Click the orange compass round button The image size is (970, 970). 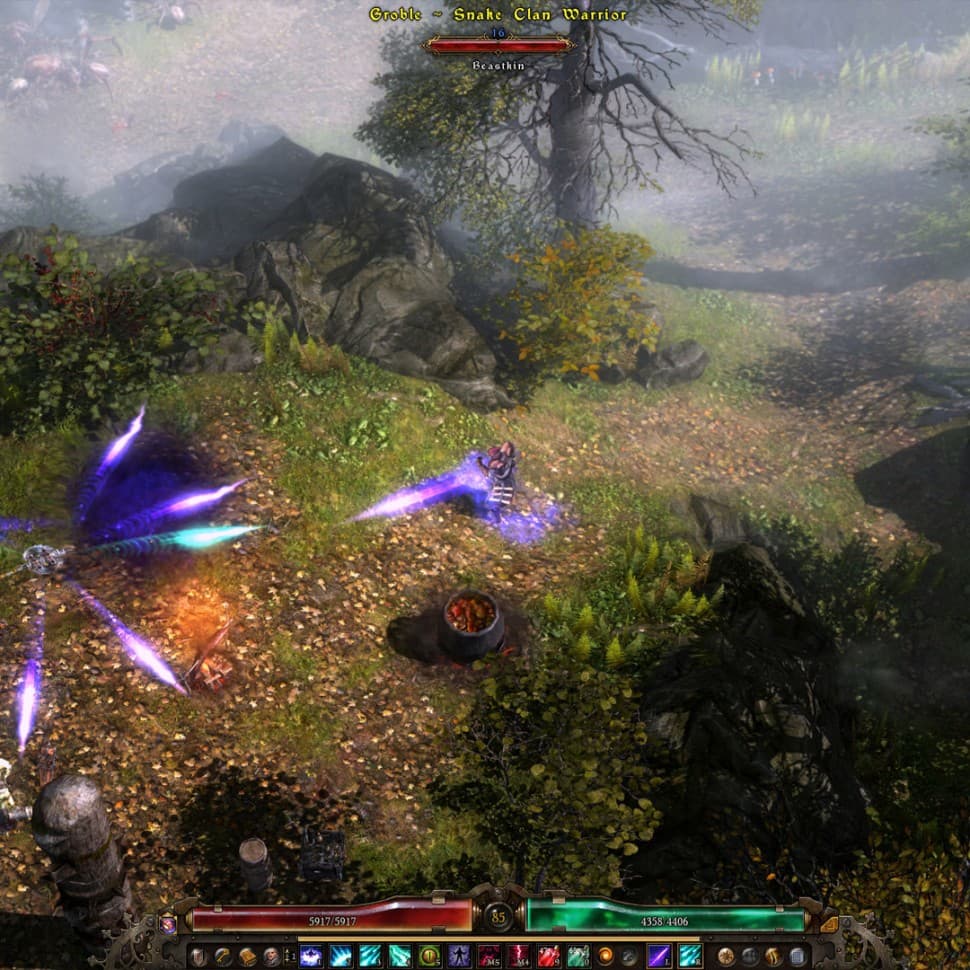click(725, 957)
